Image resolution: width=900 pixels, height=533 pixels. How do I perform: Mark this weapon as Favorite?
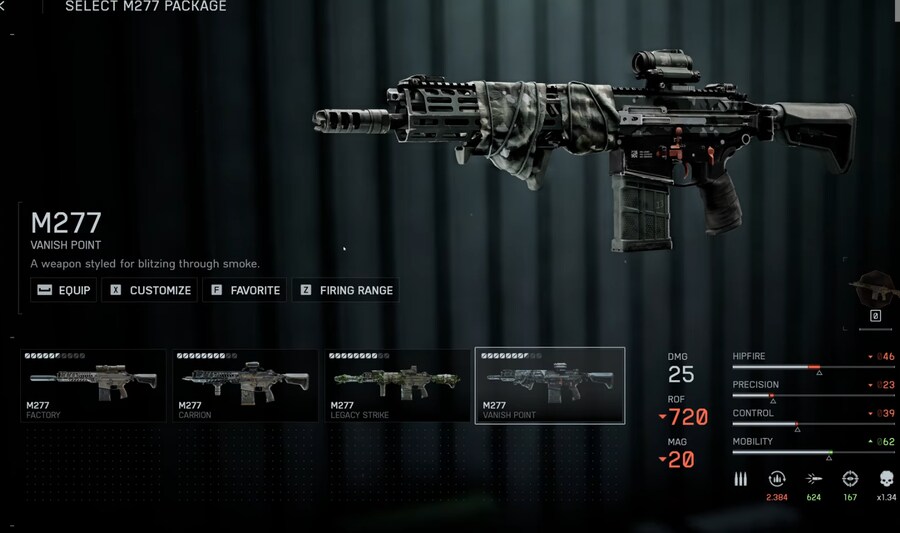tap(244, 290)
